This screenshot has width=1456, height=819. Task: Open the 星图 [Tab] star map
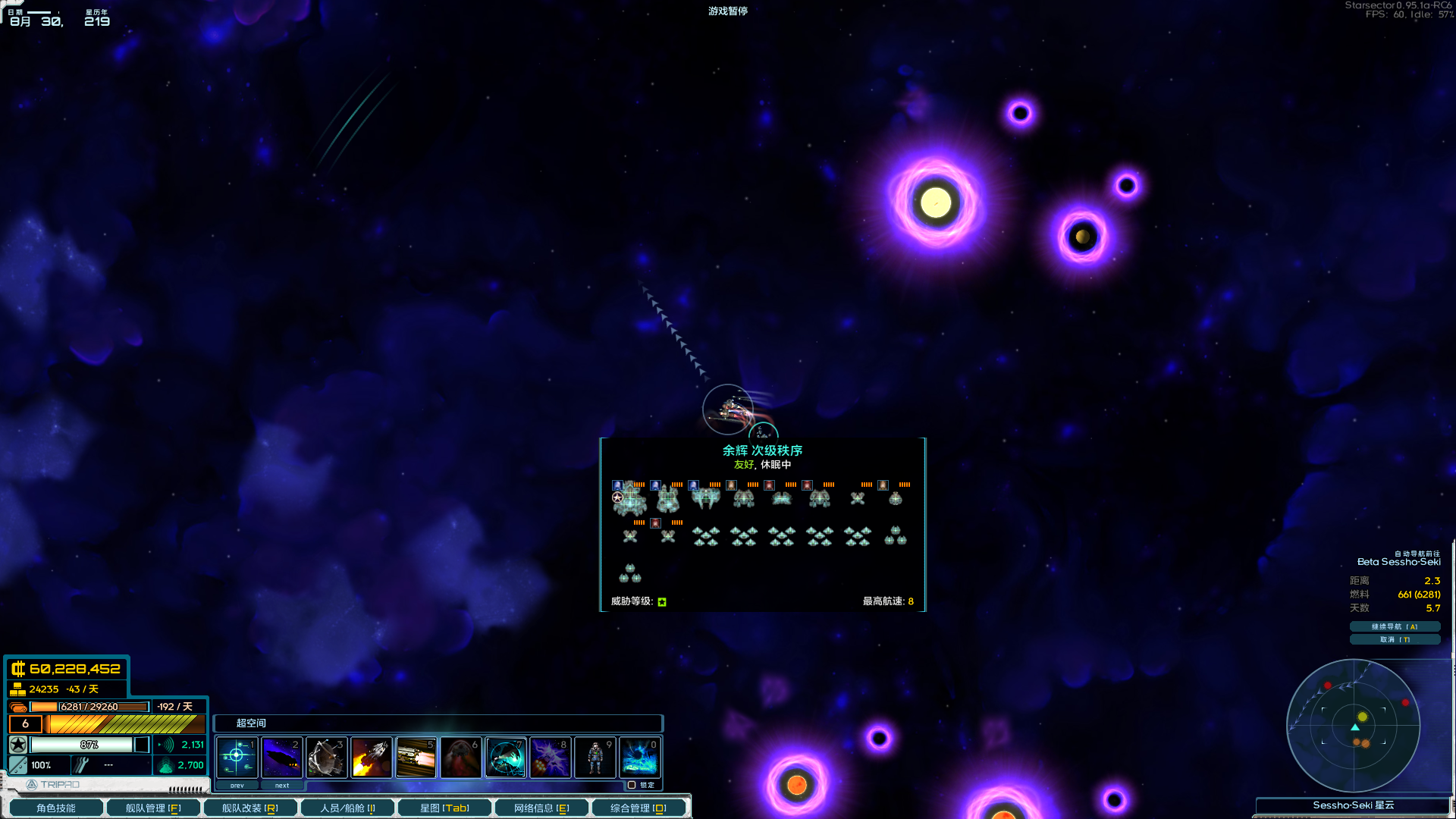coord(444,808)
